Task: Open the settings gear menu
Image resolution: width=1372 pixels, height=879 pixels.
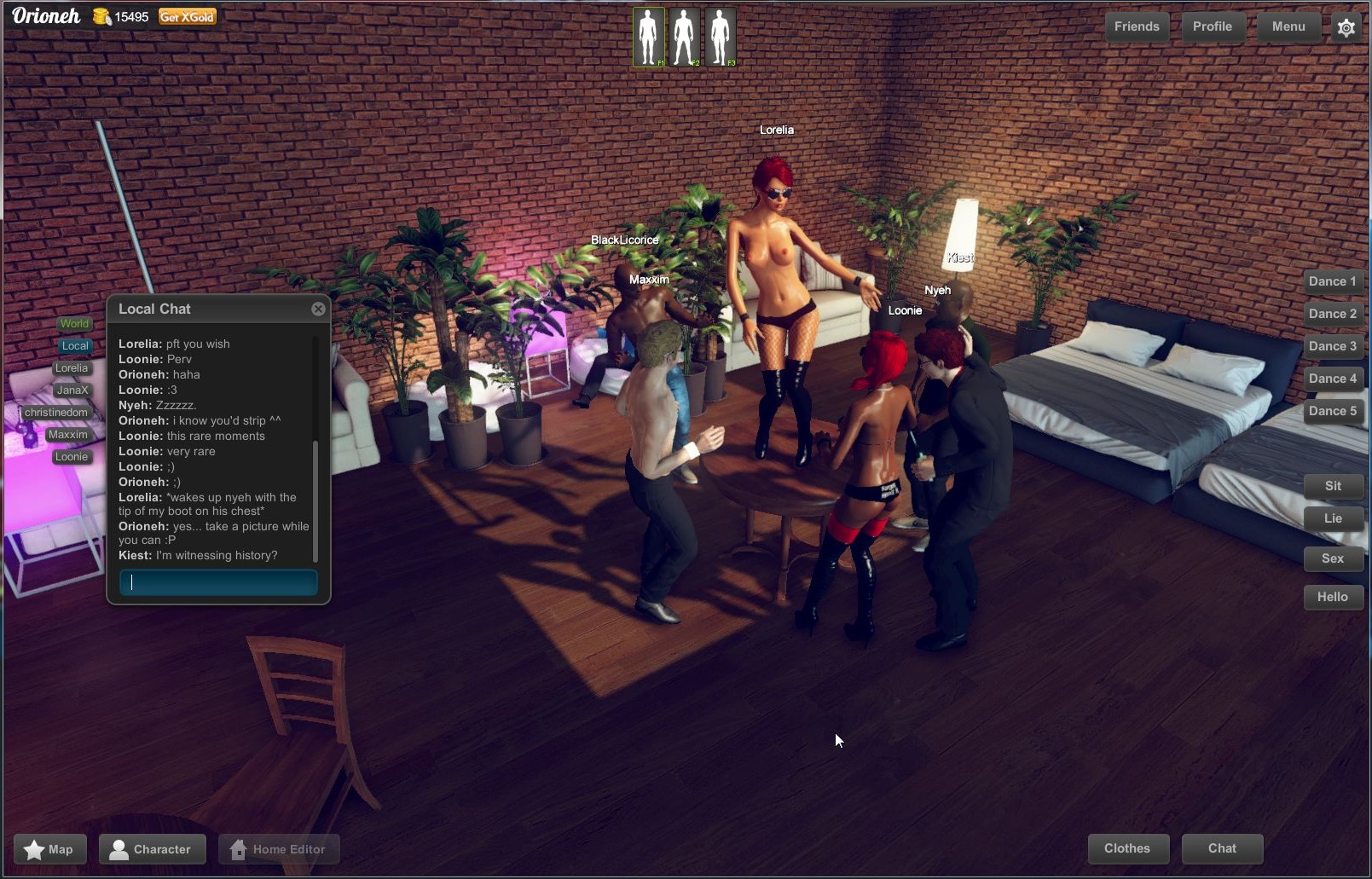Action: tap(1346, 27)
